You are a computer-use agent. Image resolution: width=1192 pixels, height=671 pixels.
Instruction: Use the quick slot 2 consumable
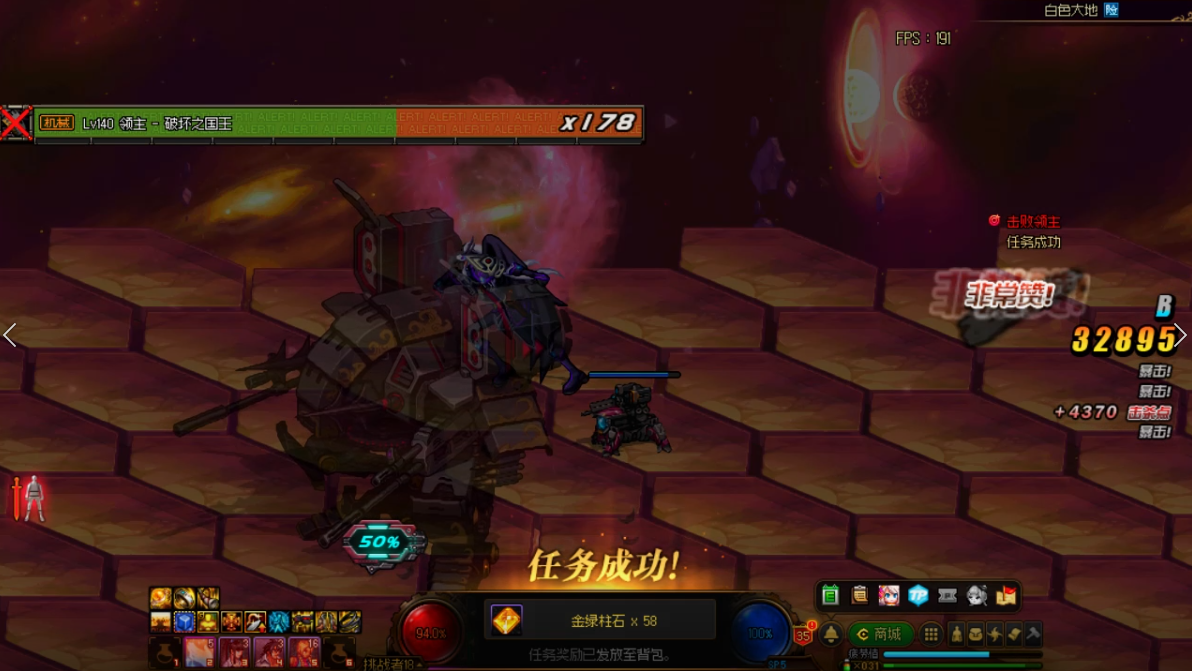tap(199, 653)
